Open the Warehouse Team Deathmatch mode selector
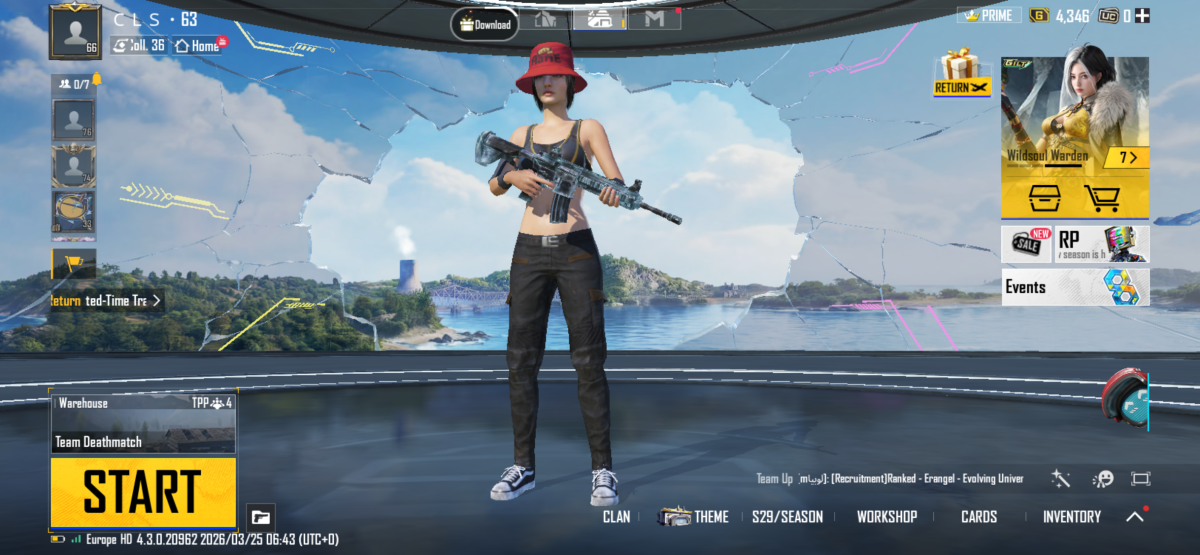Viewport: 1200px width, 555px height. pos(143,424)
